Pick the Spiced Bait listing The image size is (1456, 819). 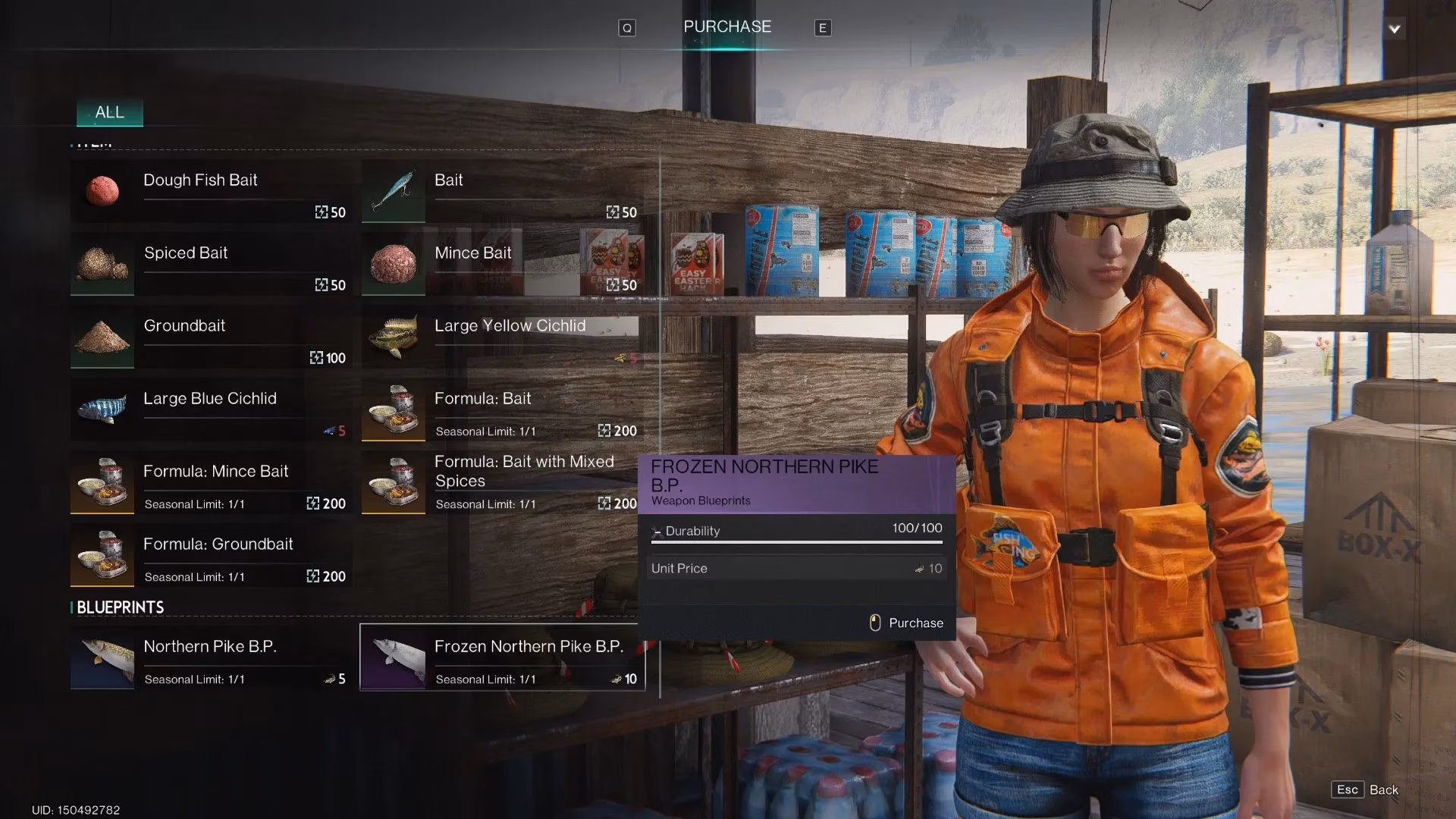pos(211,263)
